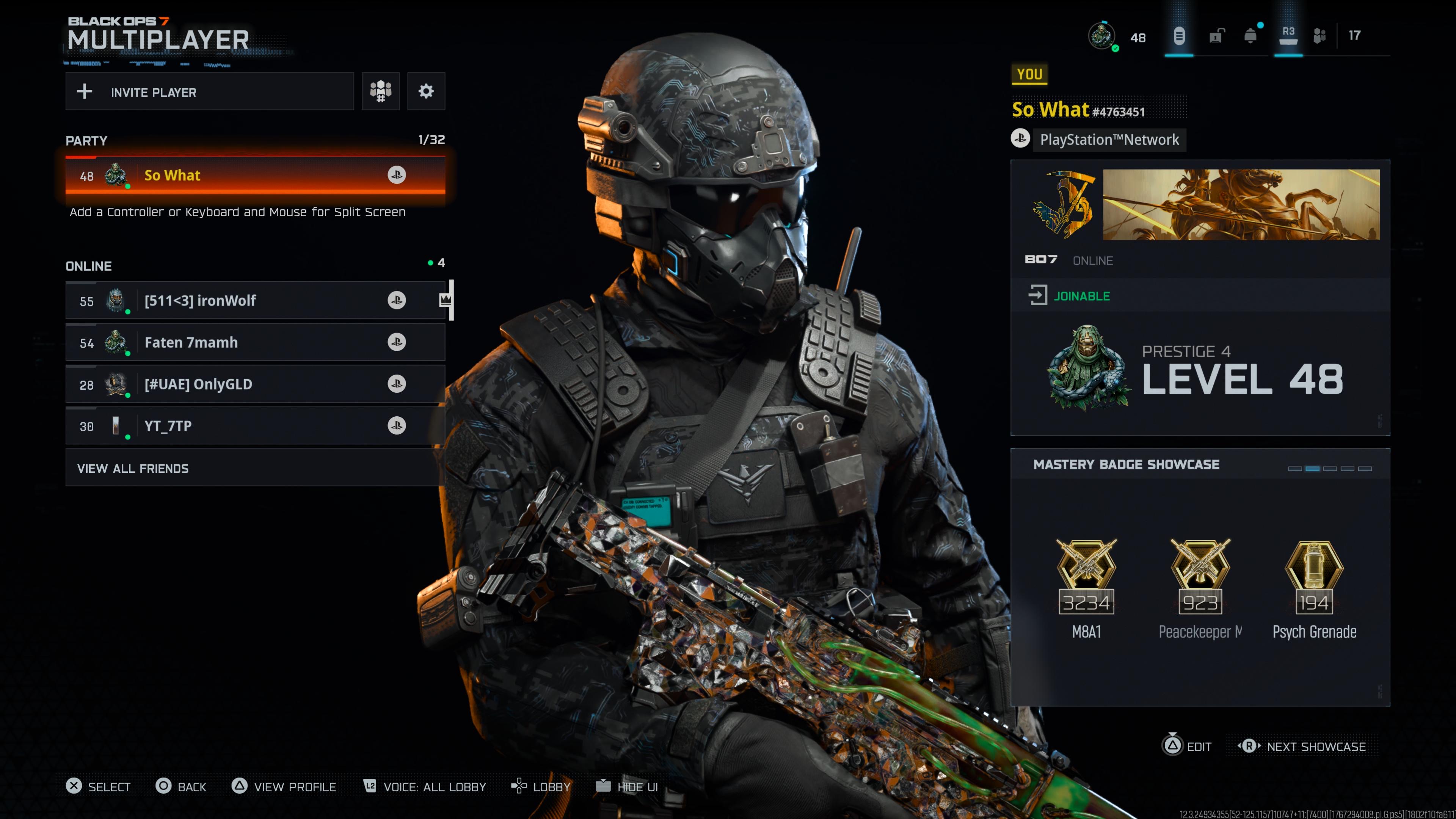The image size is (1456, 819).
Task: Open the Invite Player button
Action: point(209,91)
